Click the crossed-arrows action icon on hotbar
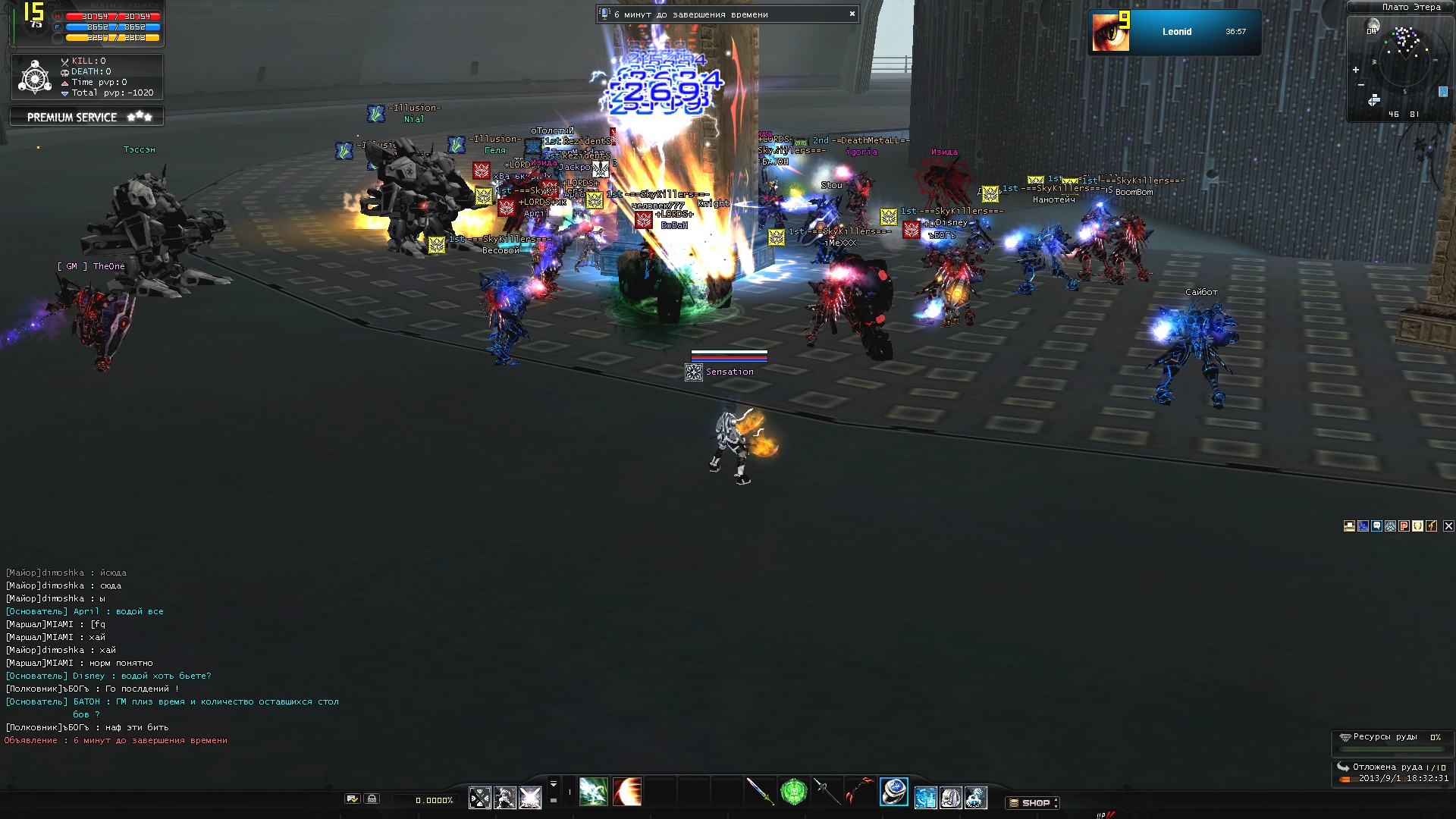The height and width of the screenshot is (819, 1456). point(480,798)
